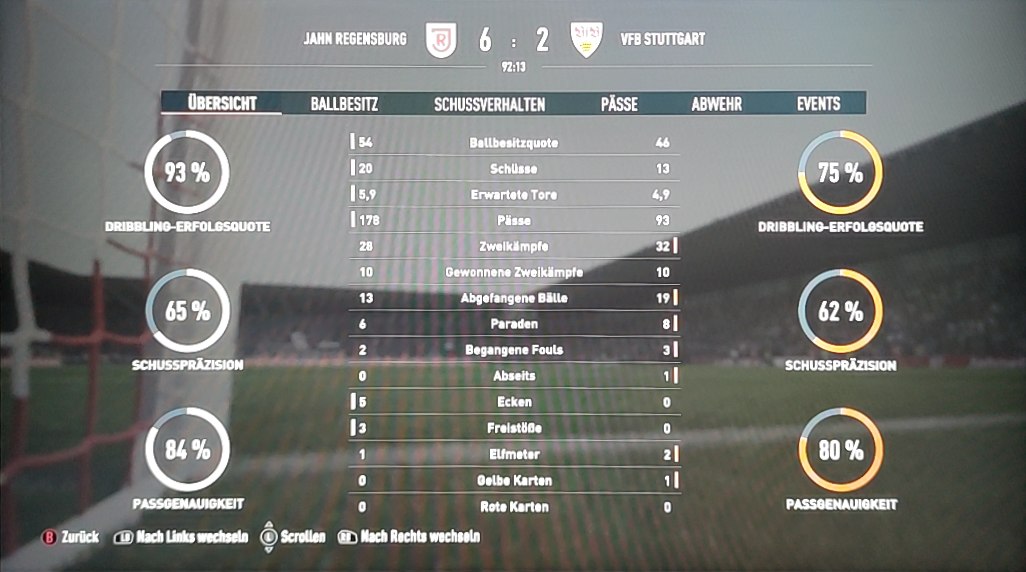Switch to the Übersicht tab
This screenshot has width=1026, height=572.
pos(222,103)
